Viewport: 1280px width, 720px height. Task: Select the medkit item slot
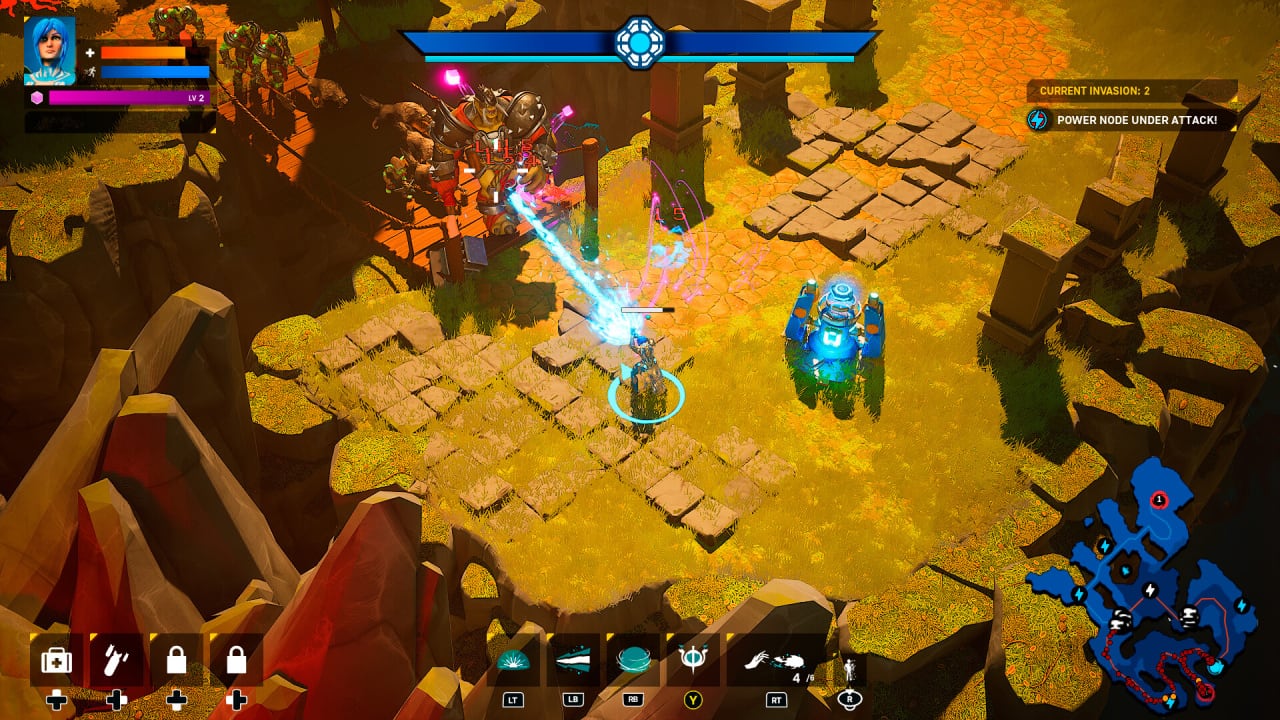[56, 660]
